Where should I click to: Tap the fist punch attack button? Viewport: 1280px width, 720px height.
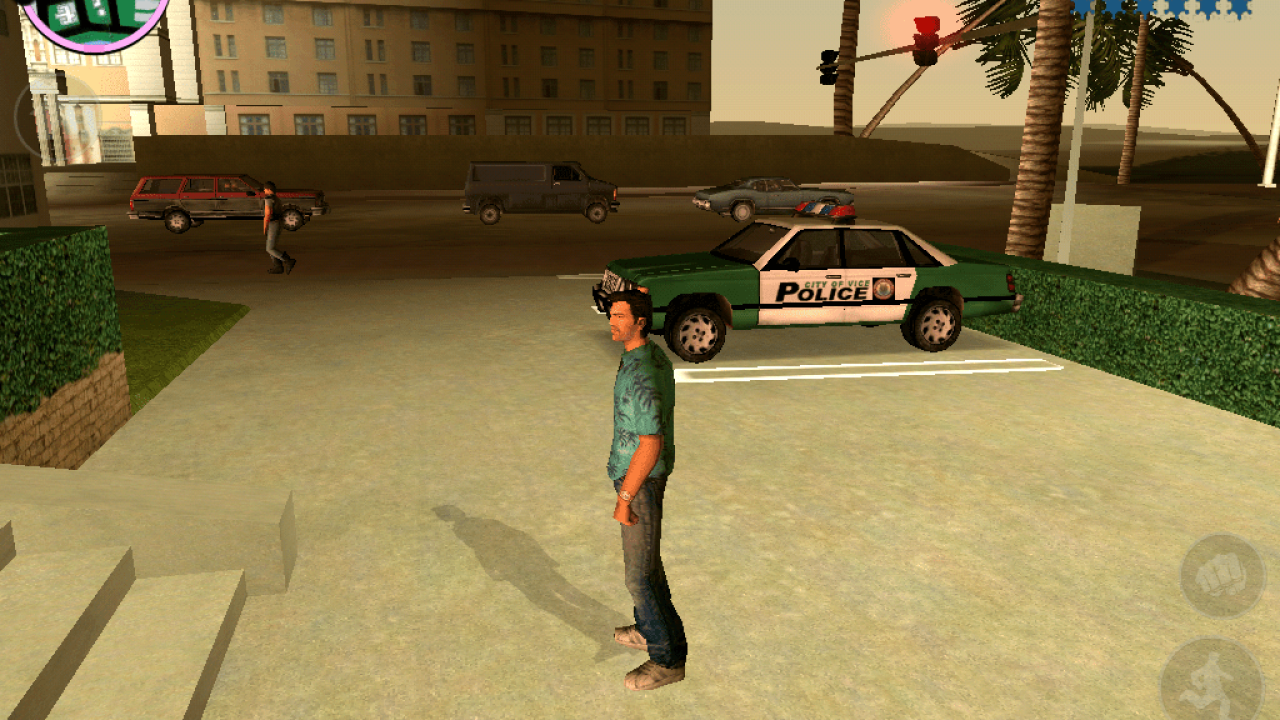[1223, 577]
